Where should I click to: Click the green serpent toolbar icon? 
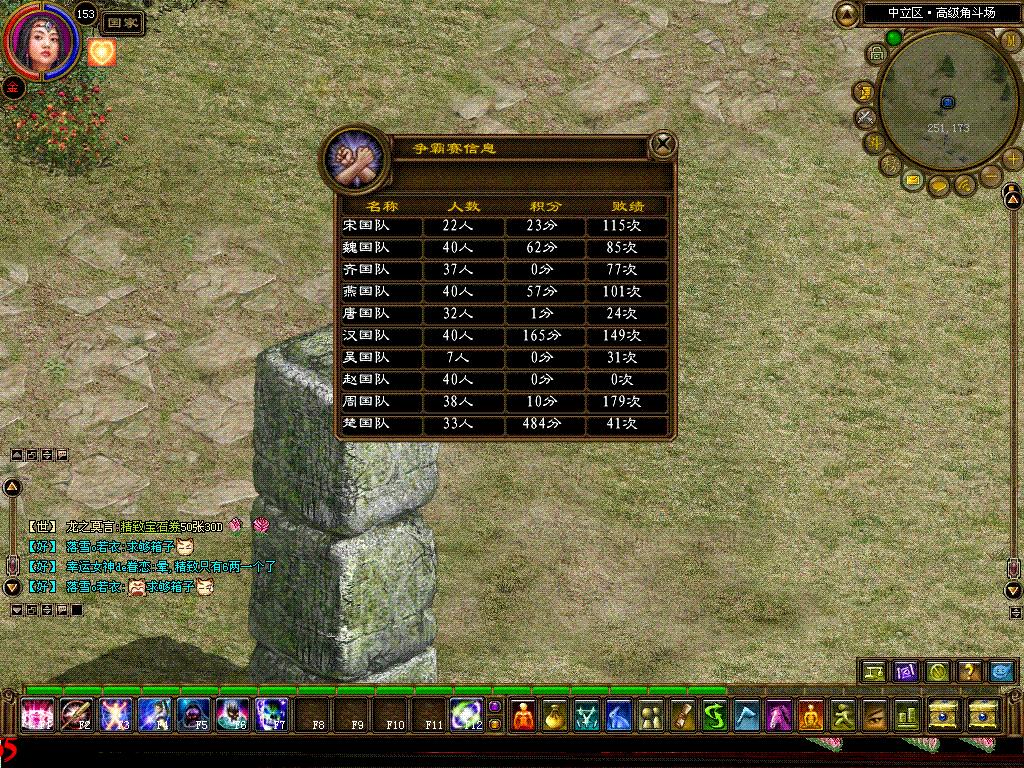(x=714, y=716)
